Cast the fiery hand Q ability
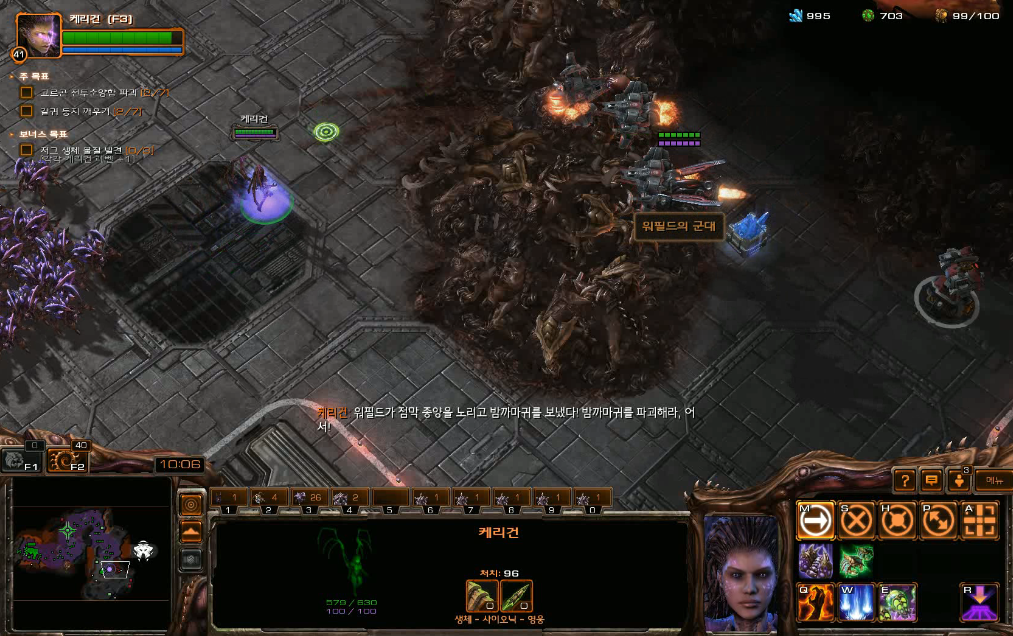The image size is (1013, 636). click(x=816, y=602)
